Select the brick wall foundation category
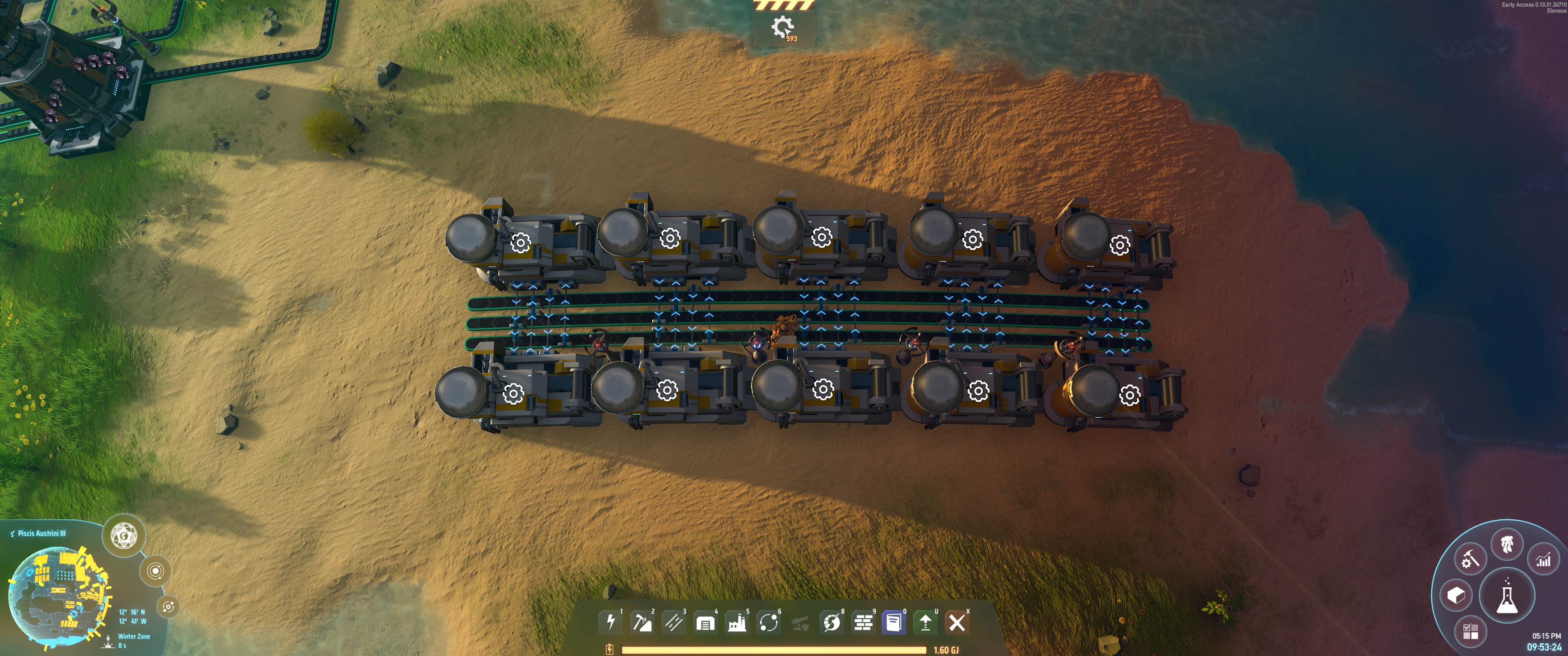 point(863,622)
